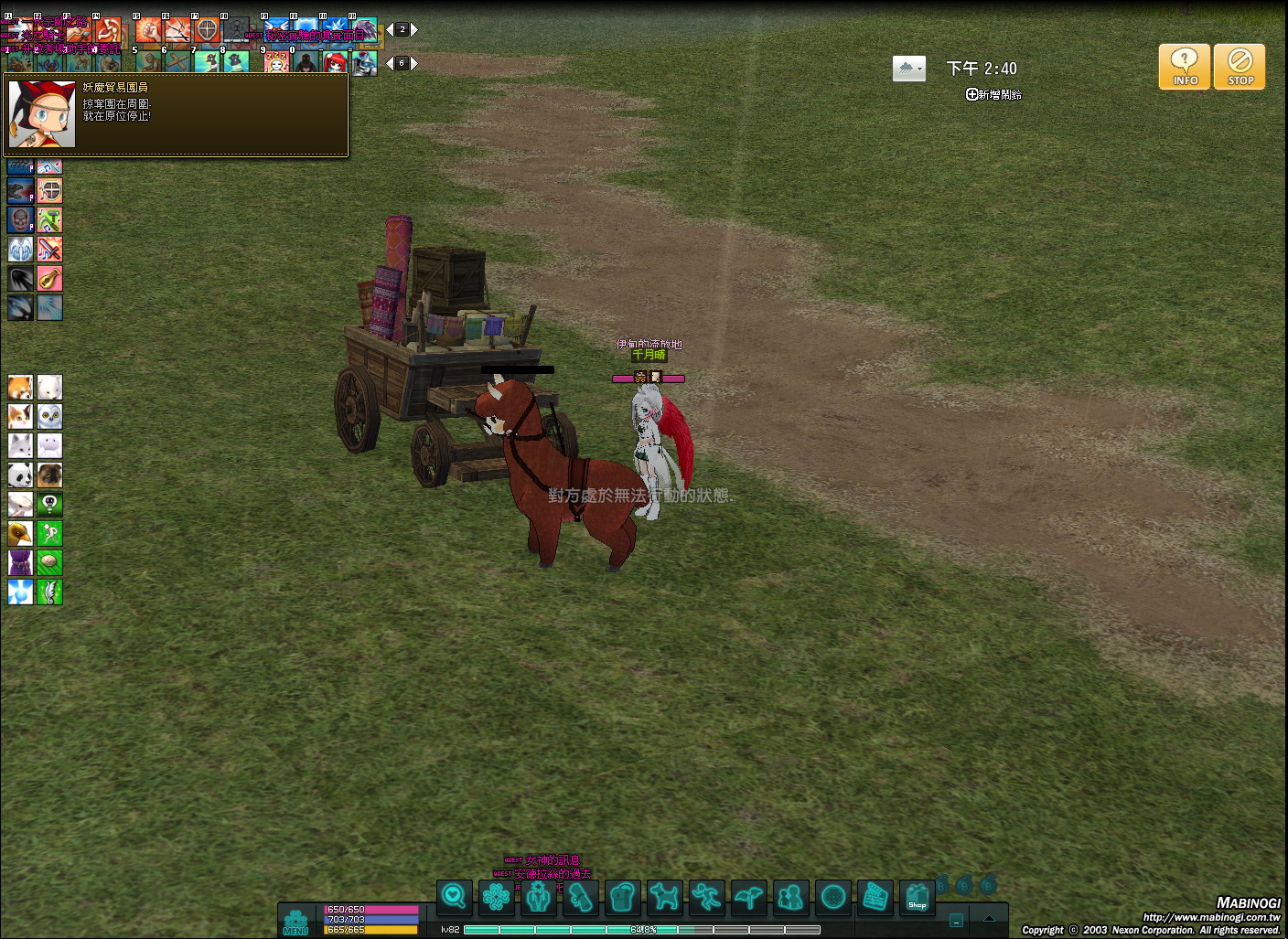Image resolution: width=1288 pixels, height=939 pixels.
Task: Click the add alarm link under the clock
Action: [993, 94]
